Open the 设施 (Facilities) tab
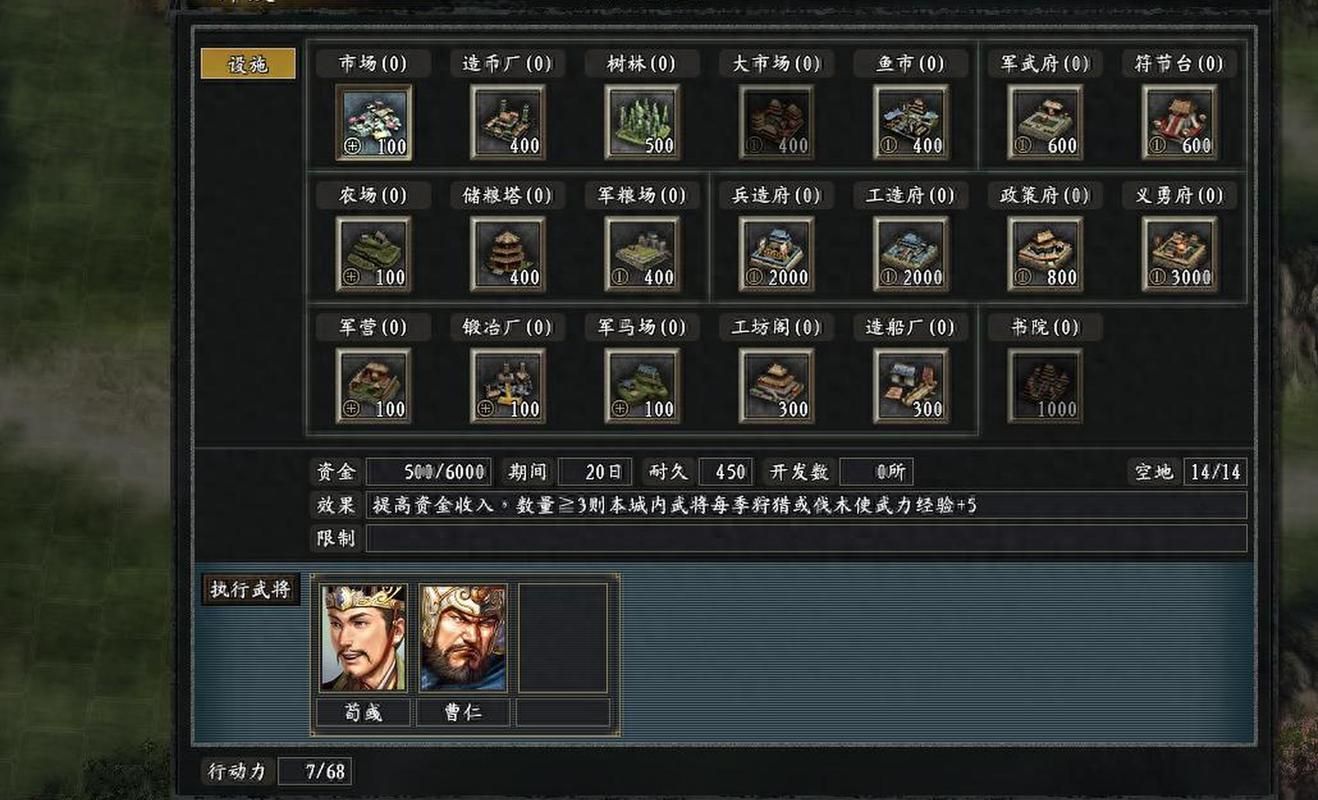The height and width of the screenshot is (800, 1318). (x=247, y=62)
